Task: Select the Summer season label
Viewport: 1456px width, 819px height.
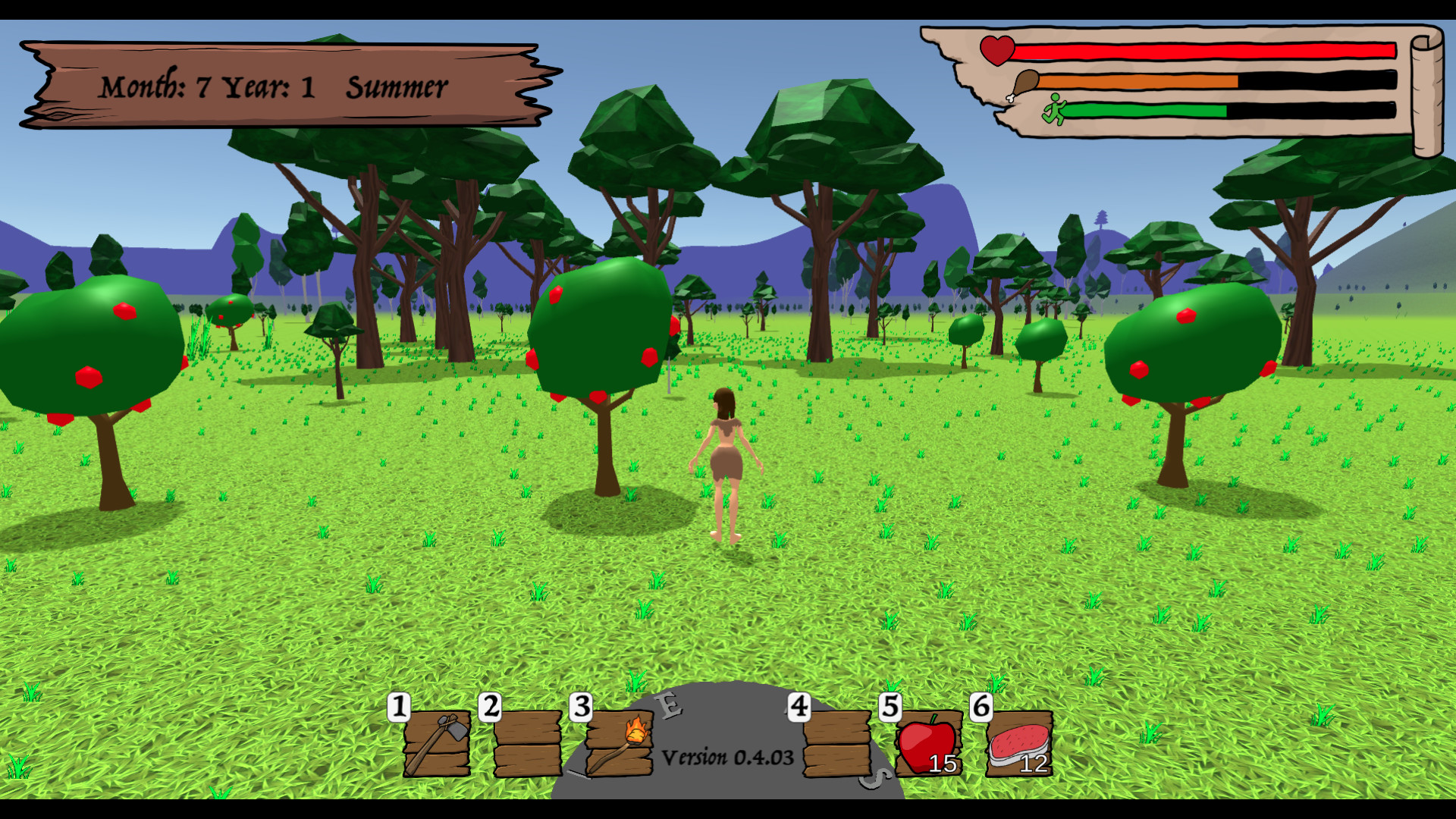Action: (x=395, y=86)
